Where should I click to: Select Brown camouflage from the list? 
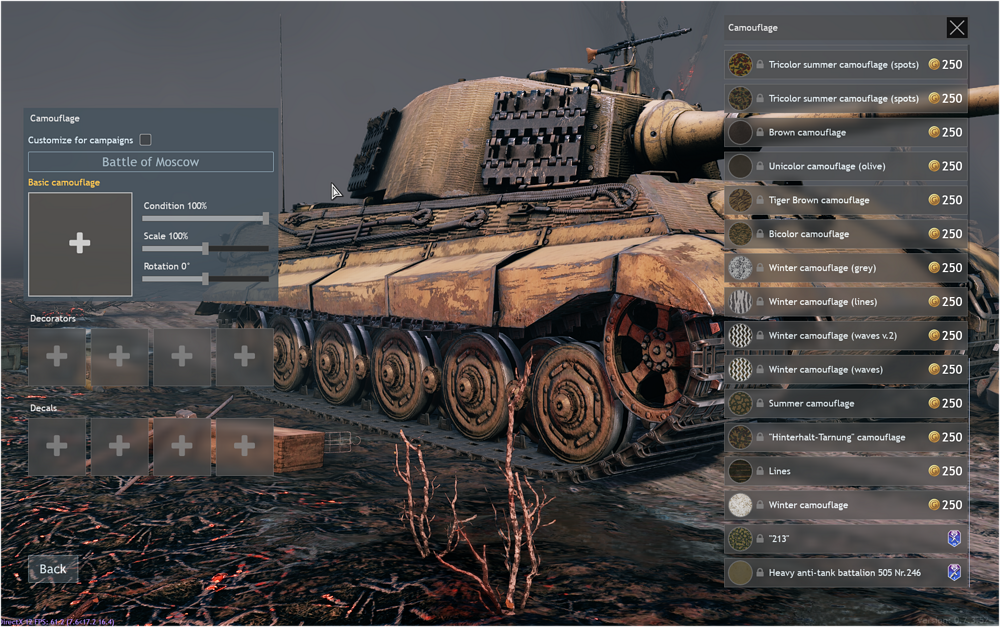click(845, 132)
